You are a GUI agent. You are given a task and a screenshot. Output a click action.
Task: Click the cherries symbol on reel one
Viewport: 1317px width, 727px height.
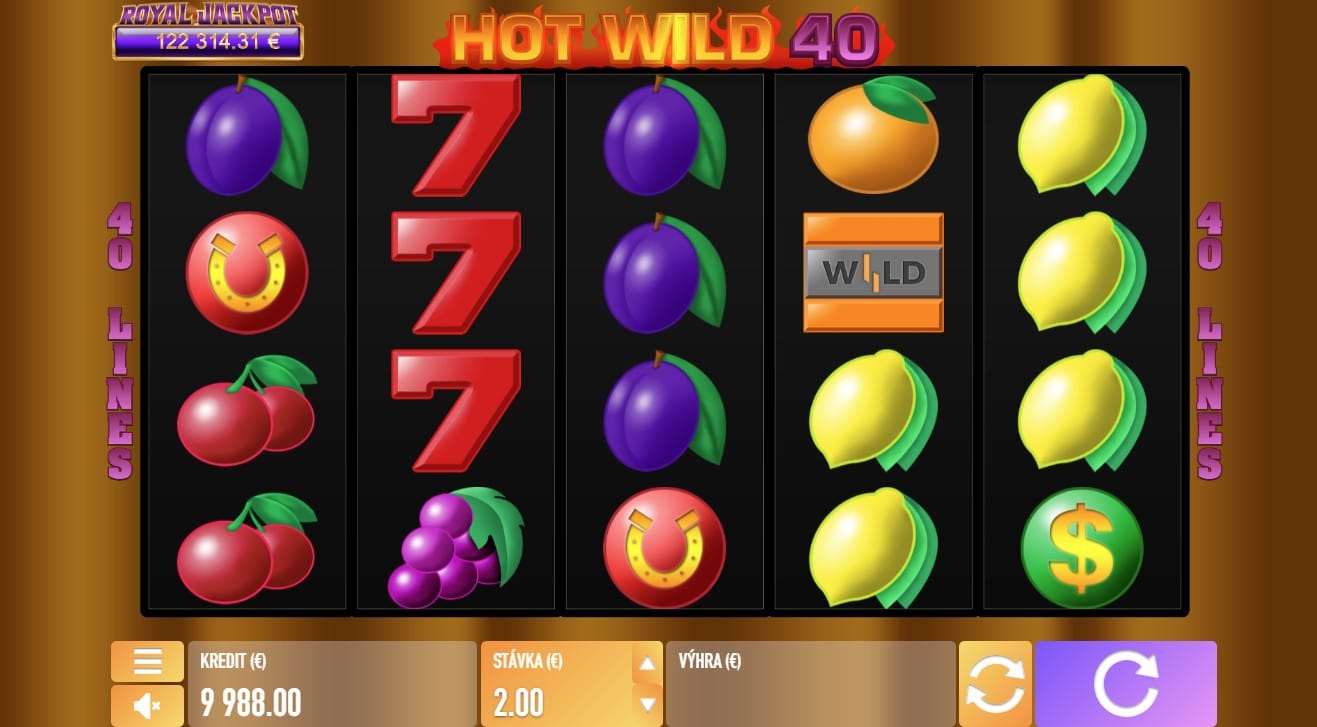(x=246, y=410)
